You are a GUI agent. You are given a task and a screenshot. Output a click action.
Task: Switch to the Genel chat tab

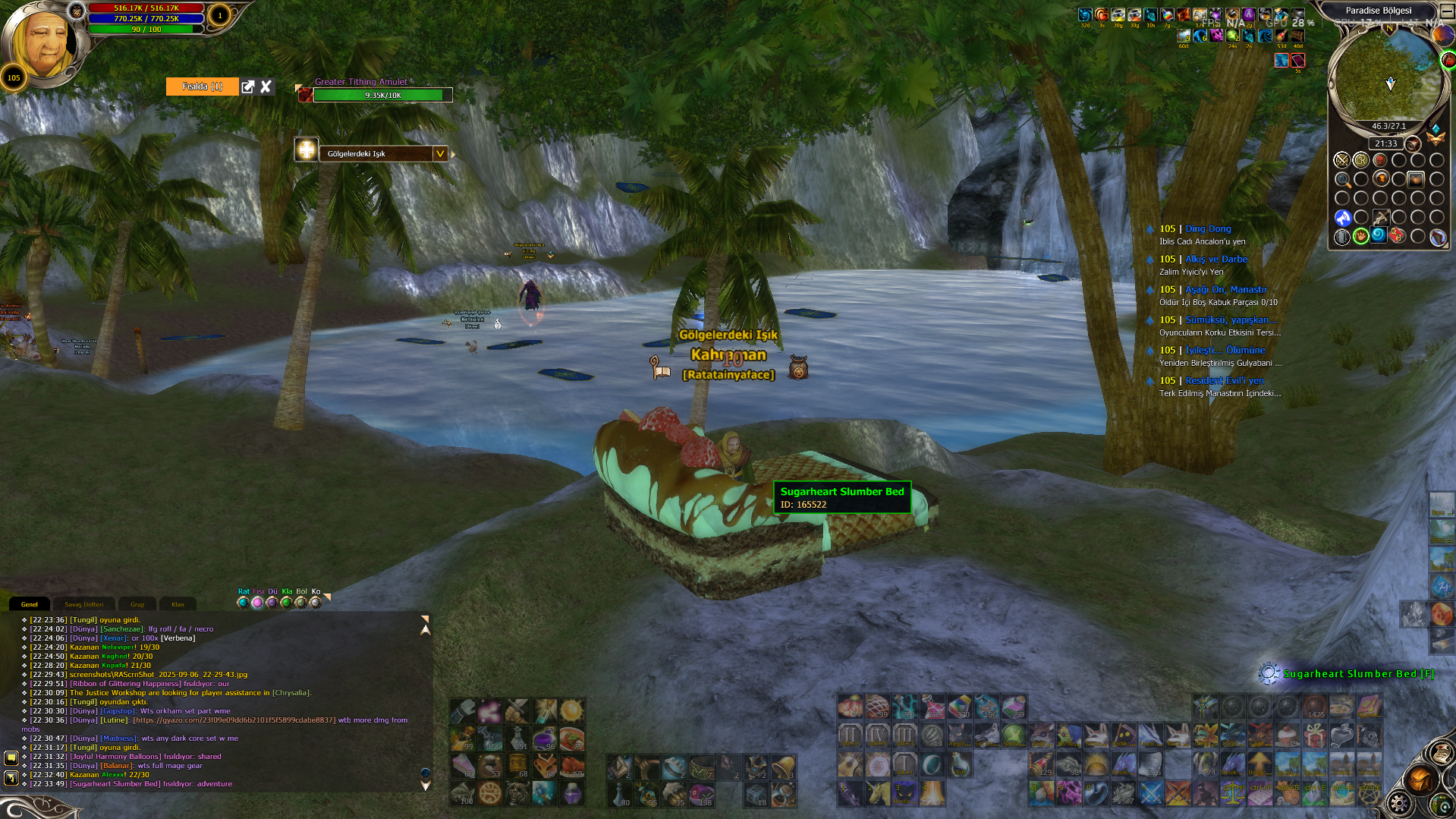tap(30, 604)
